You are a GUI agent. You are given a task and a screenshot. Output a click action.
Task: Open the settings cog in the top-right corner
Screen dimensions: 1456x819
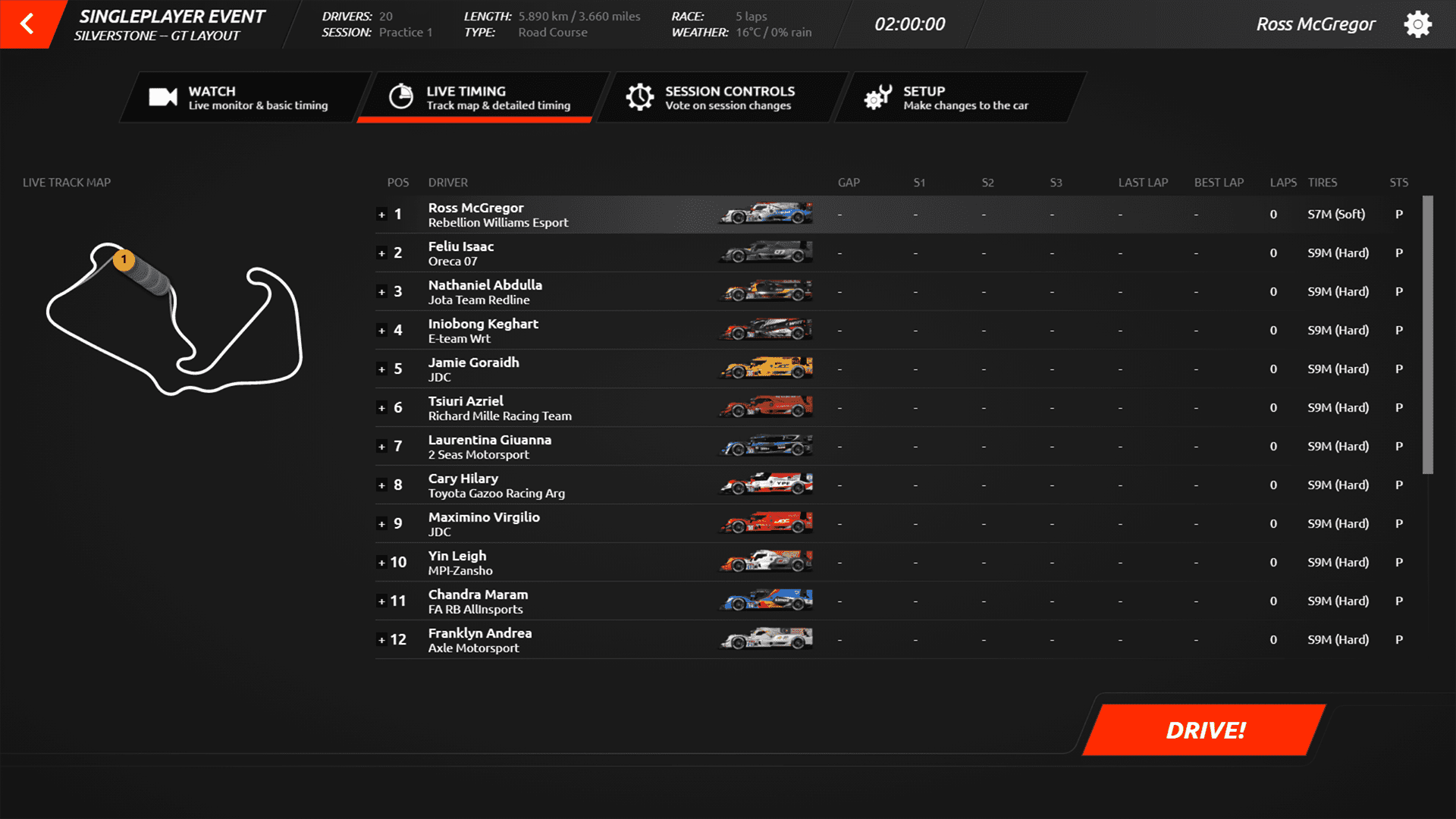tap(1417, 24)
